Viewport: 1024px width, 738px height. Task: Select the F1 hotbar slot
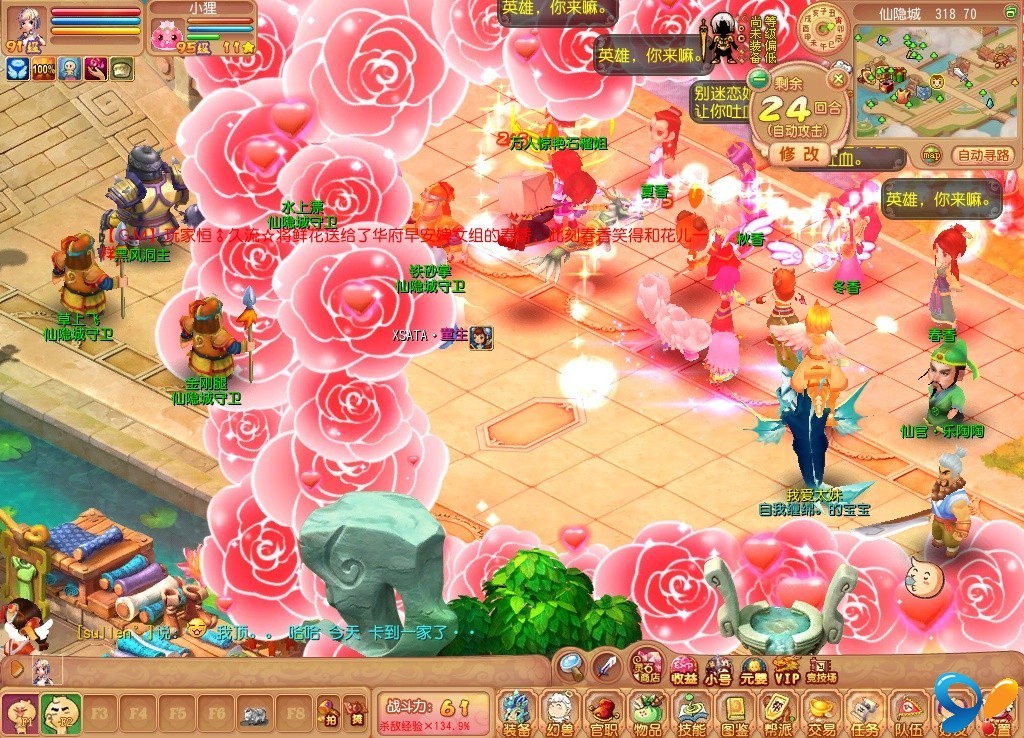coord(20,714)
